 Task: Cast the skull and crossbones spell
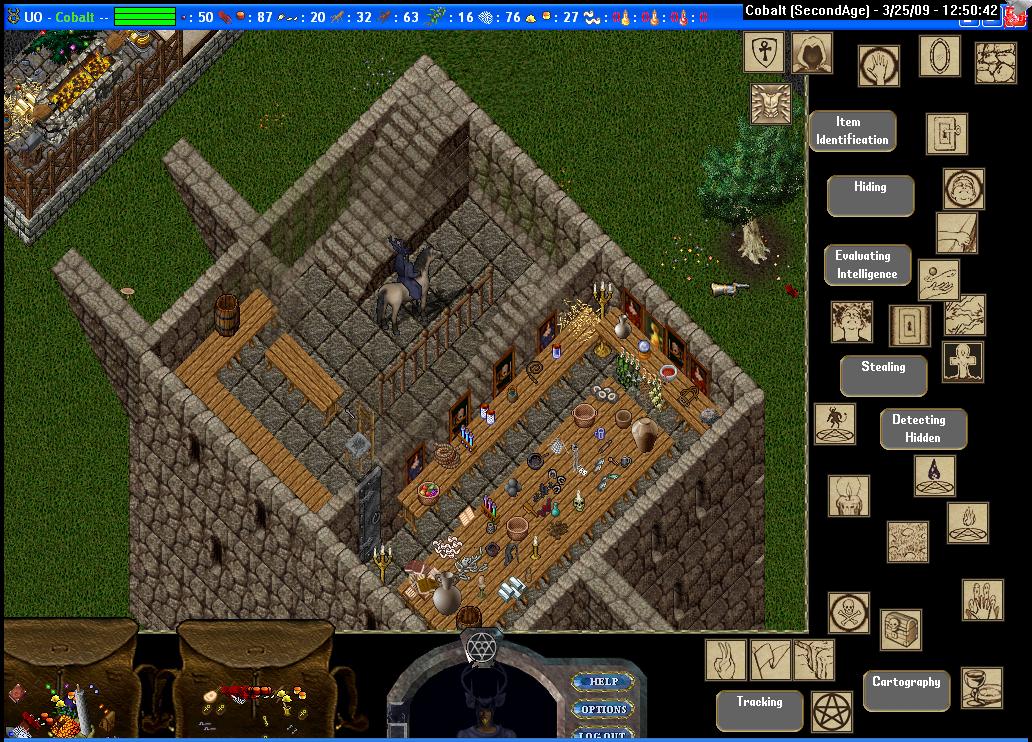(x=848, y=613)
